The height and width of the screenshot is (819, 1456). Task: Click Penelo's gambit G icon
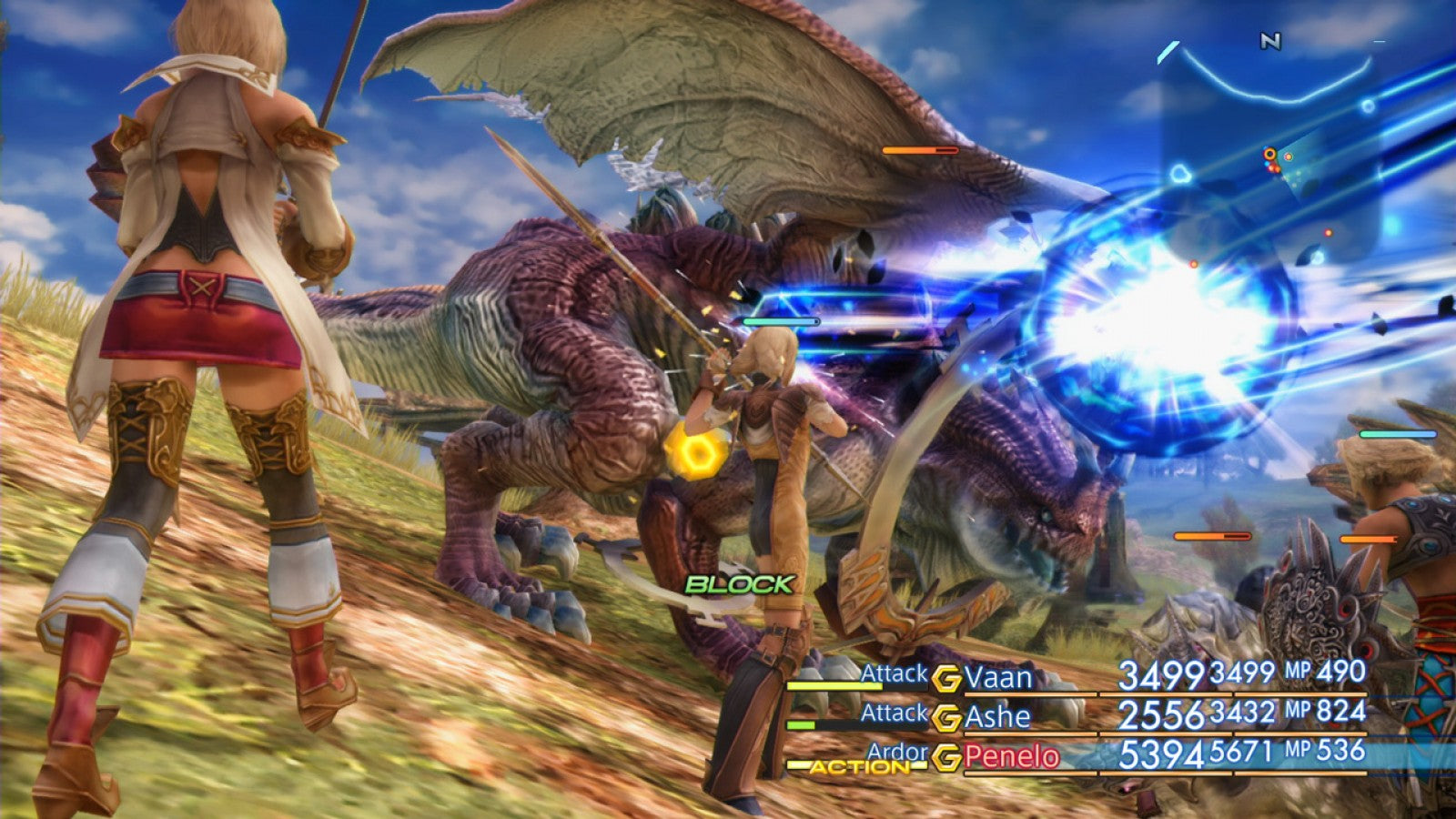pyautogui.click(x=947, y=754)
